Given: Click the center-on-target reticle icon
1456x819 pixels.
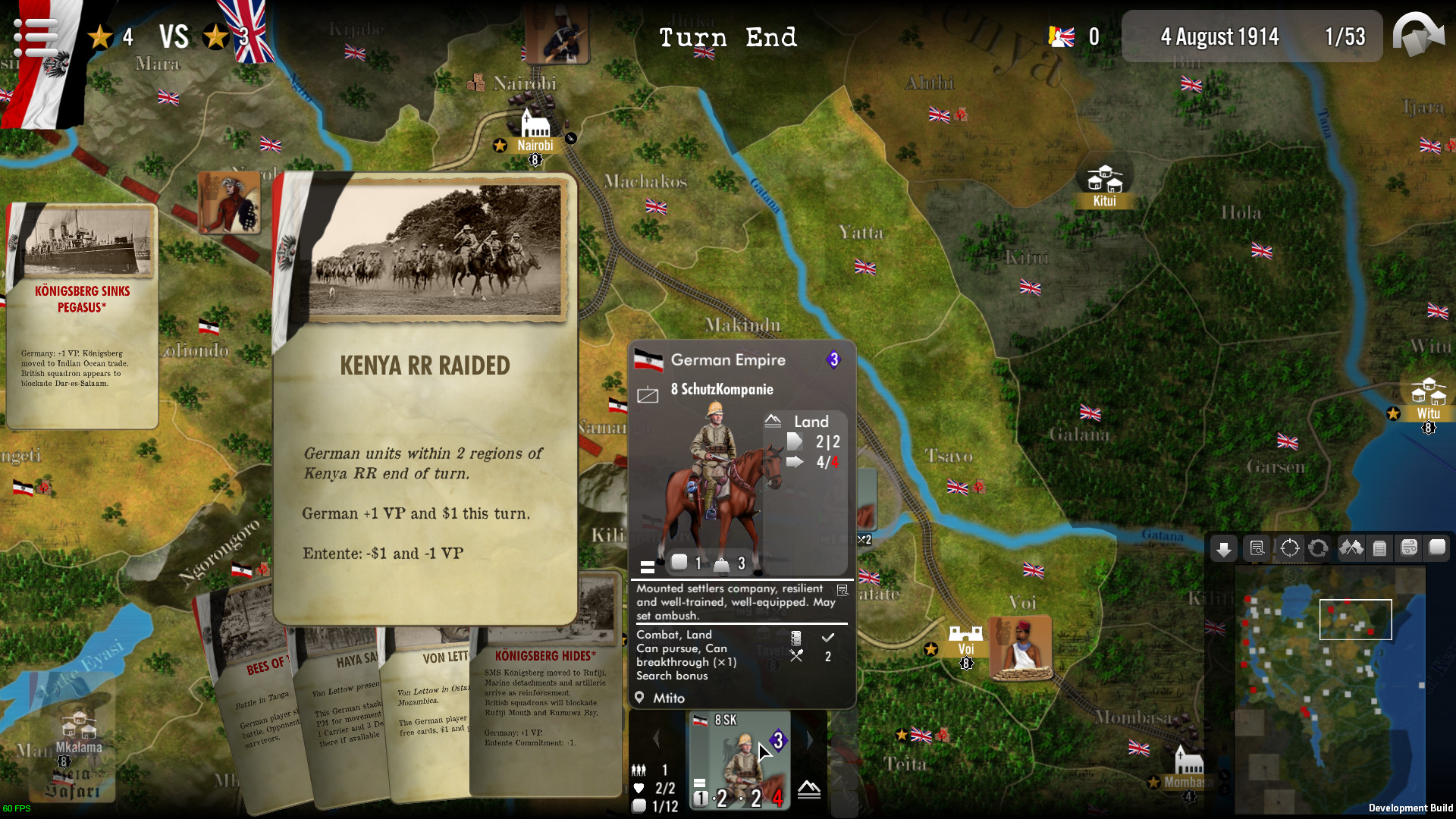Looking at the screenshot, I should (1289, 548).
